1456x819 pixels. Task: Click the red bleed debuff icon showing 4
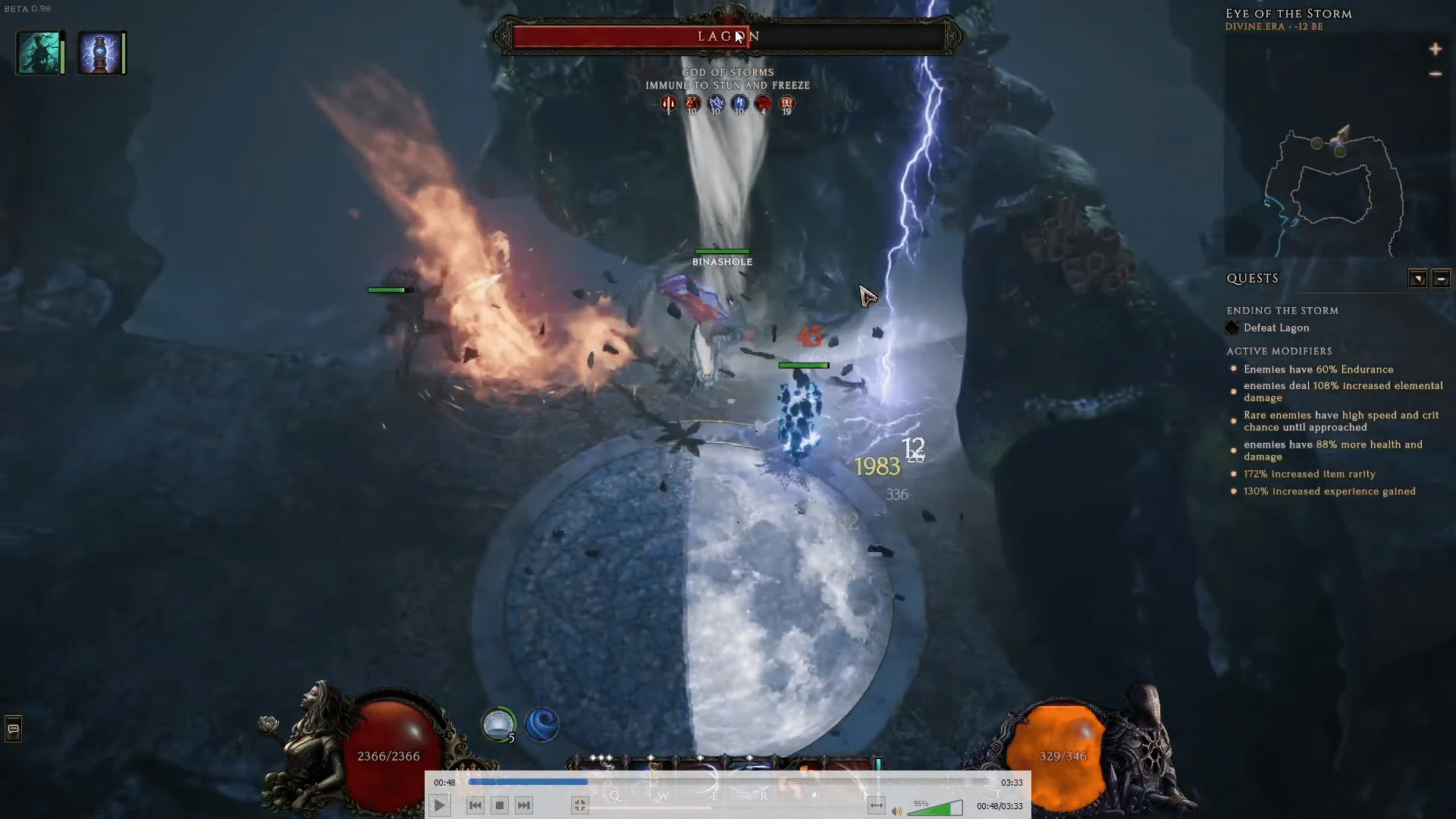[763, 104]
